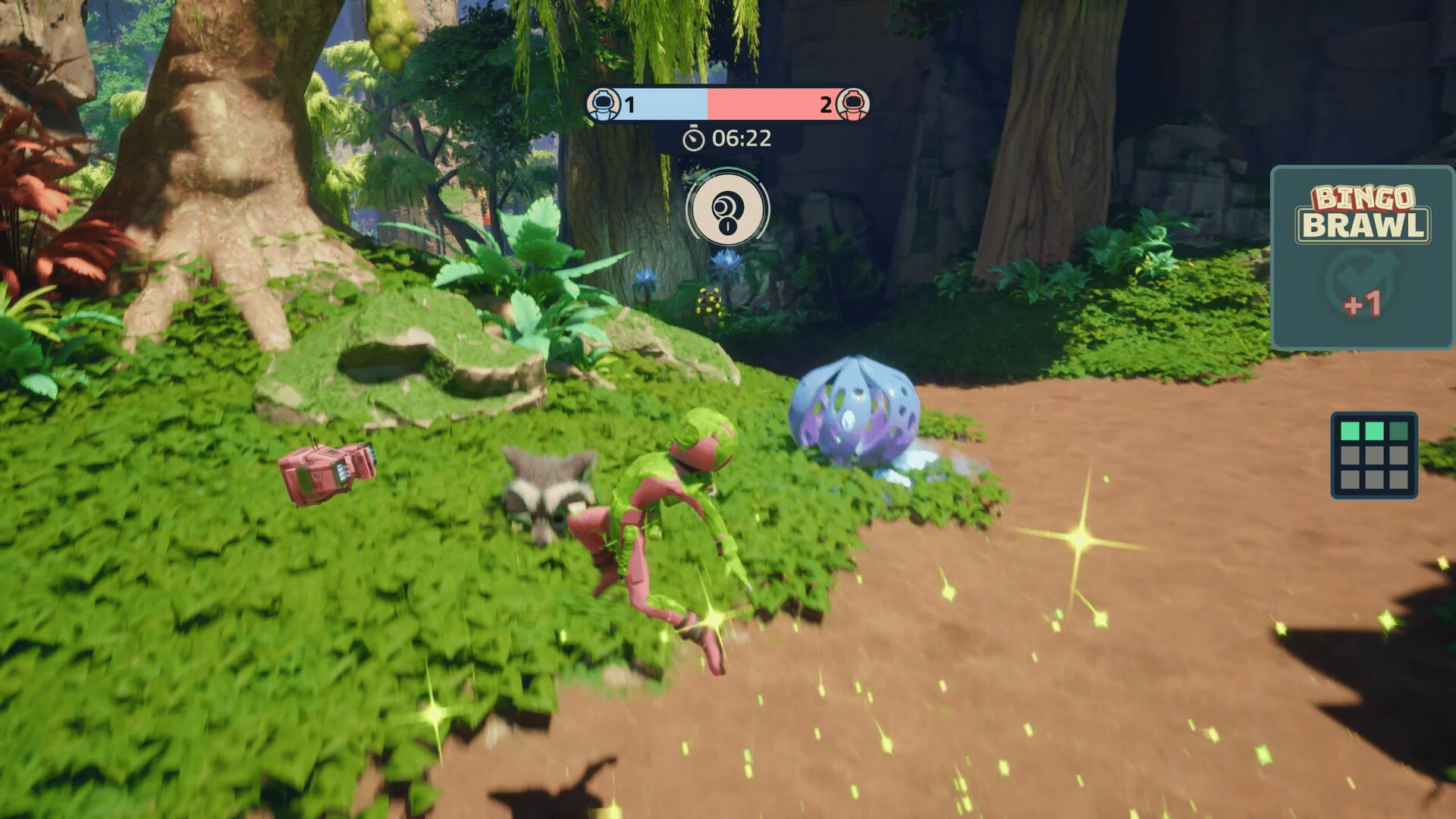Select the blue team astronaut icon
1456x819 pixels.
pos(604,104)
